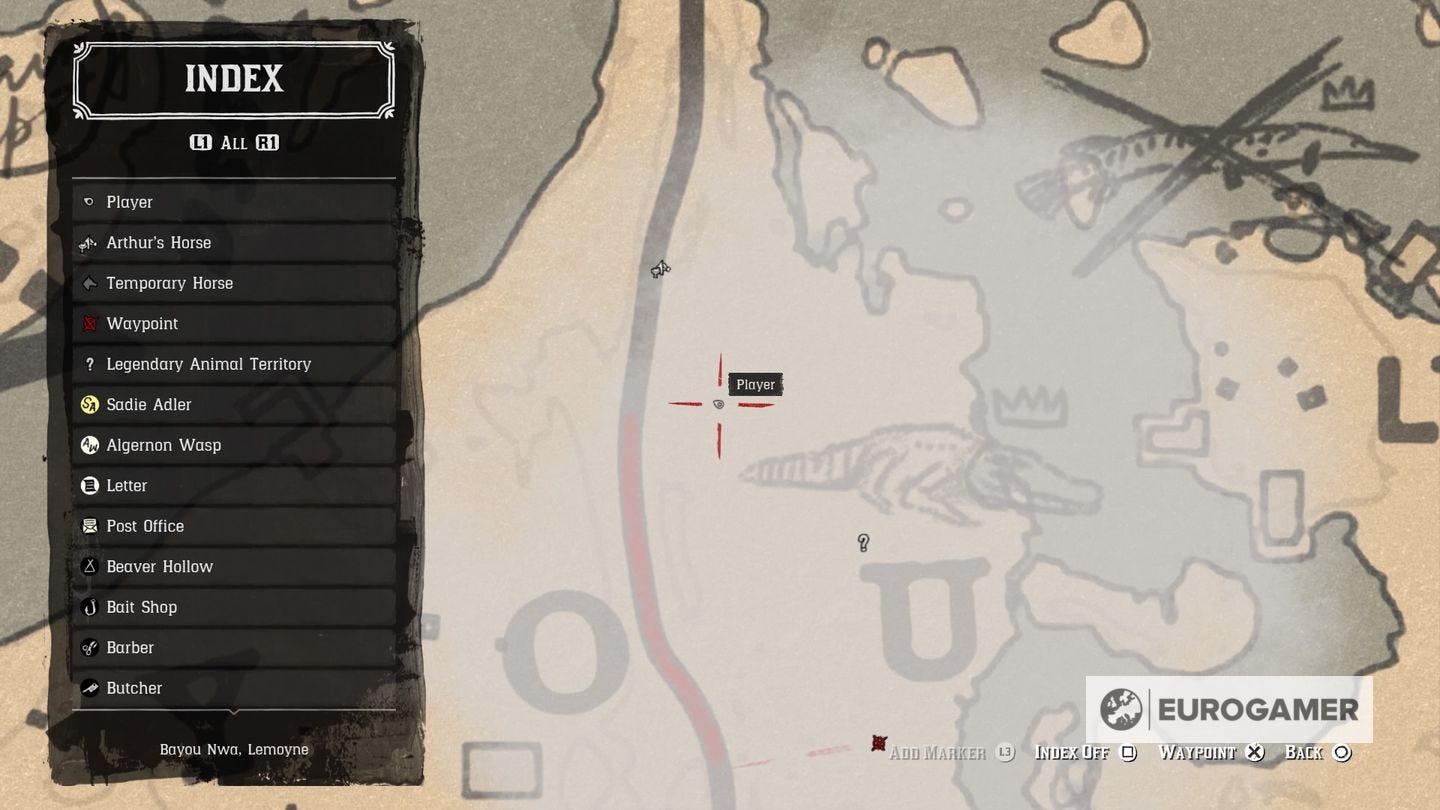Click the Butcher icon in the Index
This screenshot has height=810, width=1440.
click(x=90, y=688)
